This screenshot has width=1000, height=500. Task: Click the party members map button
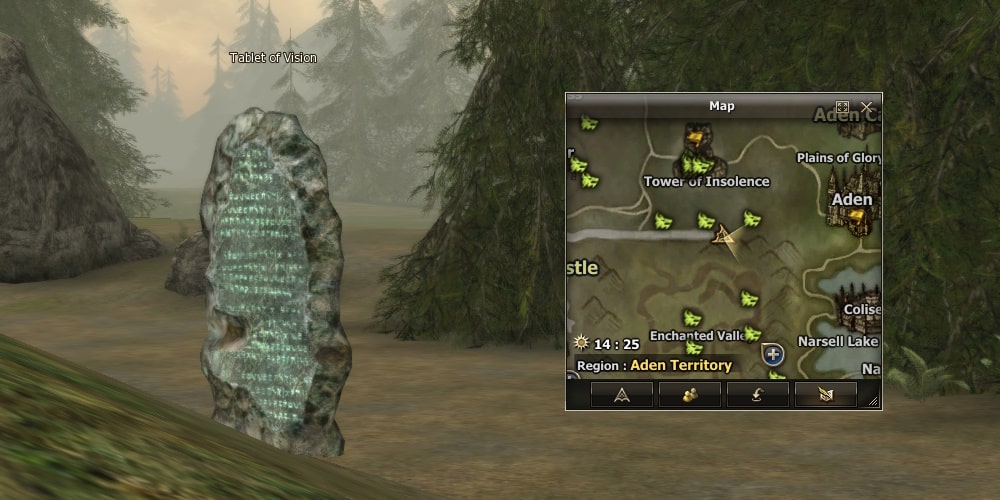coord(689,395)
